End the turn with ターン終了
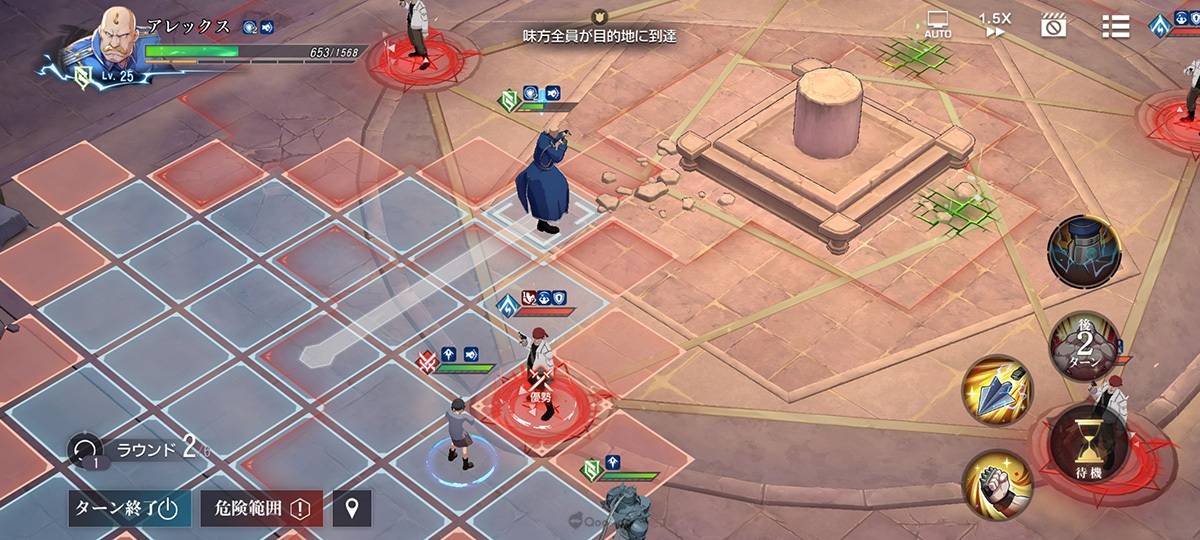 pyautogui.click(x=127, y=508)
